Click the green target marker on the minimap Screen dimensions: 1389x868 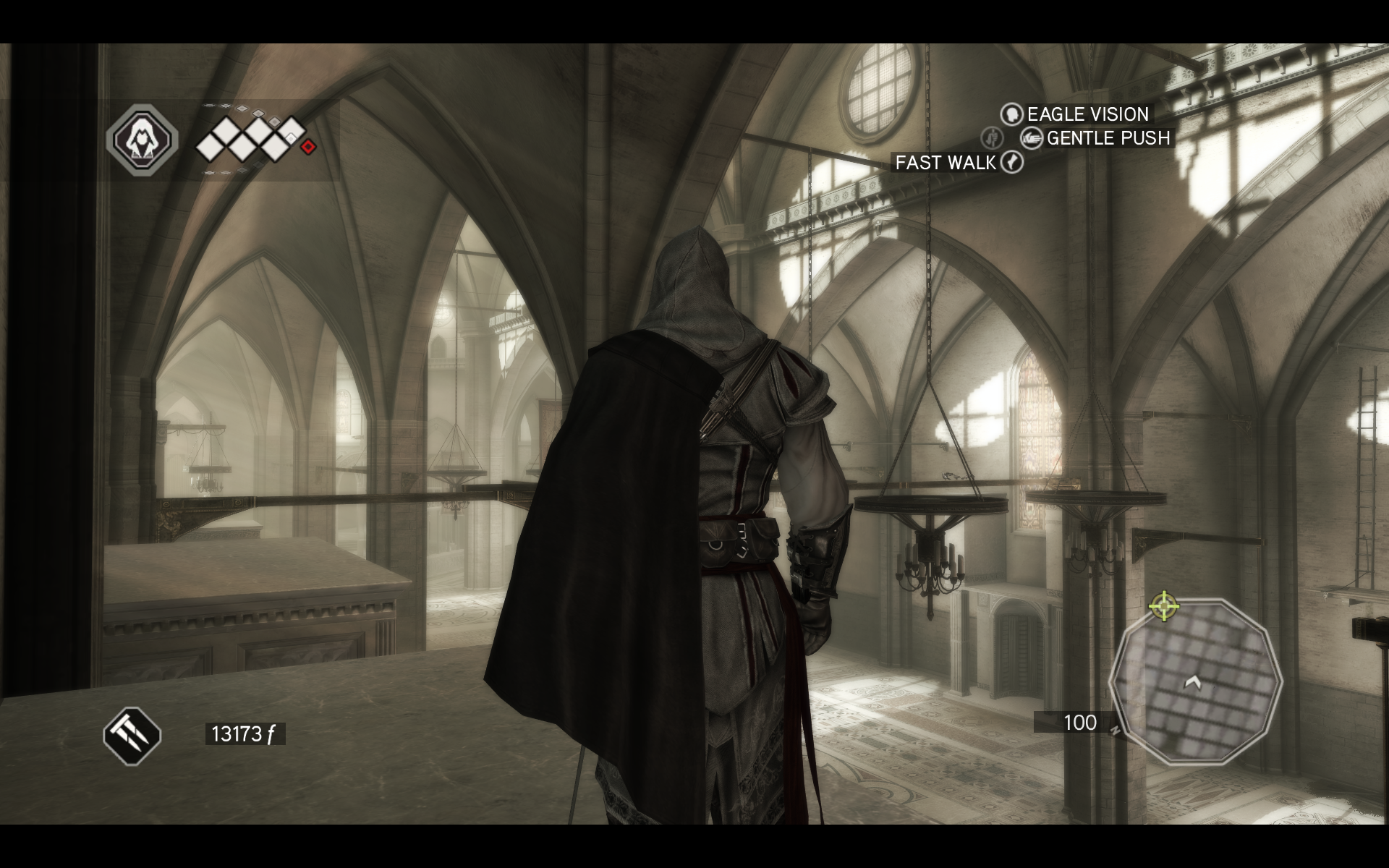click(1164, 605)
